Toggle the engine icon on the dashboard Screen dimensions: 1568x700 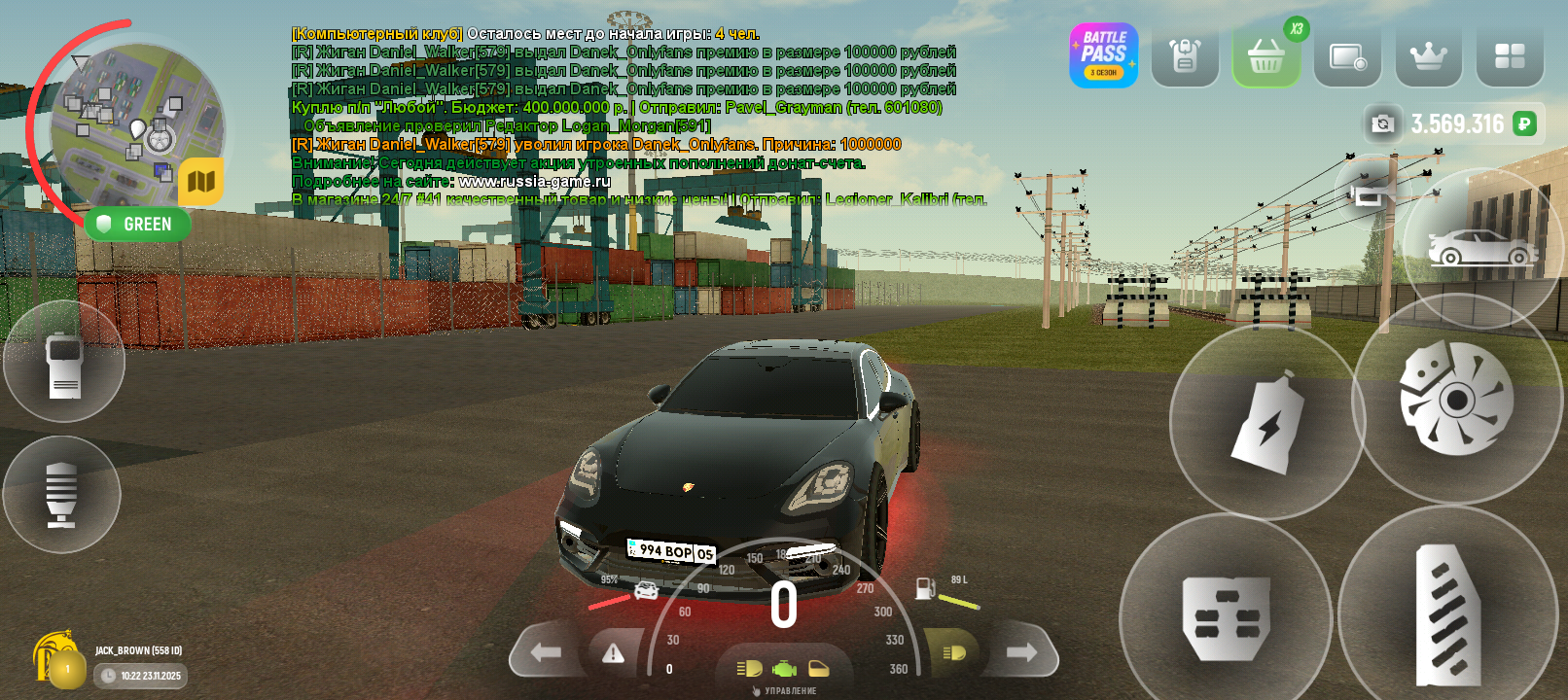pyautogui.click(x=784, y=669)
